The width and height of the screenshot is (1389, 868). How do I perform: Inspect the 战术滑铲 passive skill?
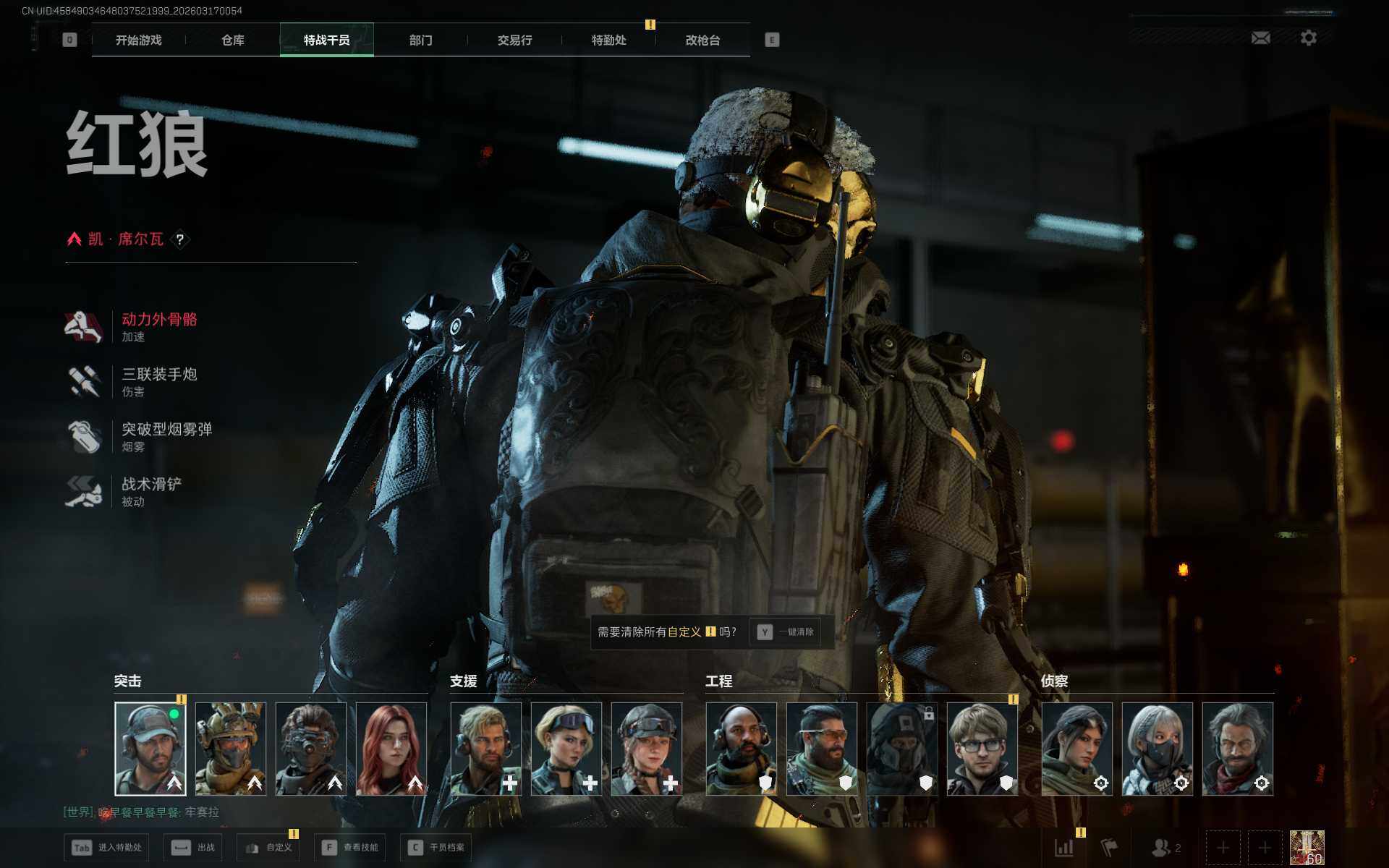point(150,491)
